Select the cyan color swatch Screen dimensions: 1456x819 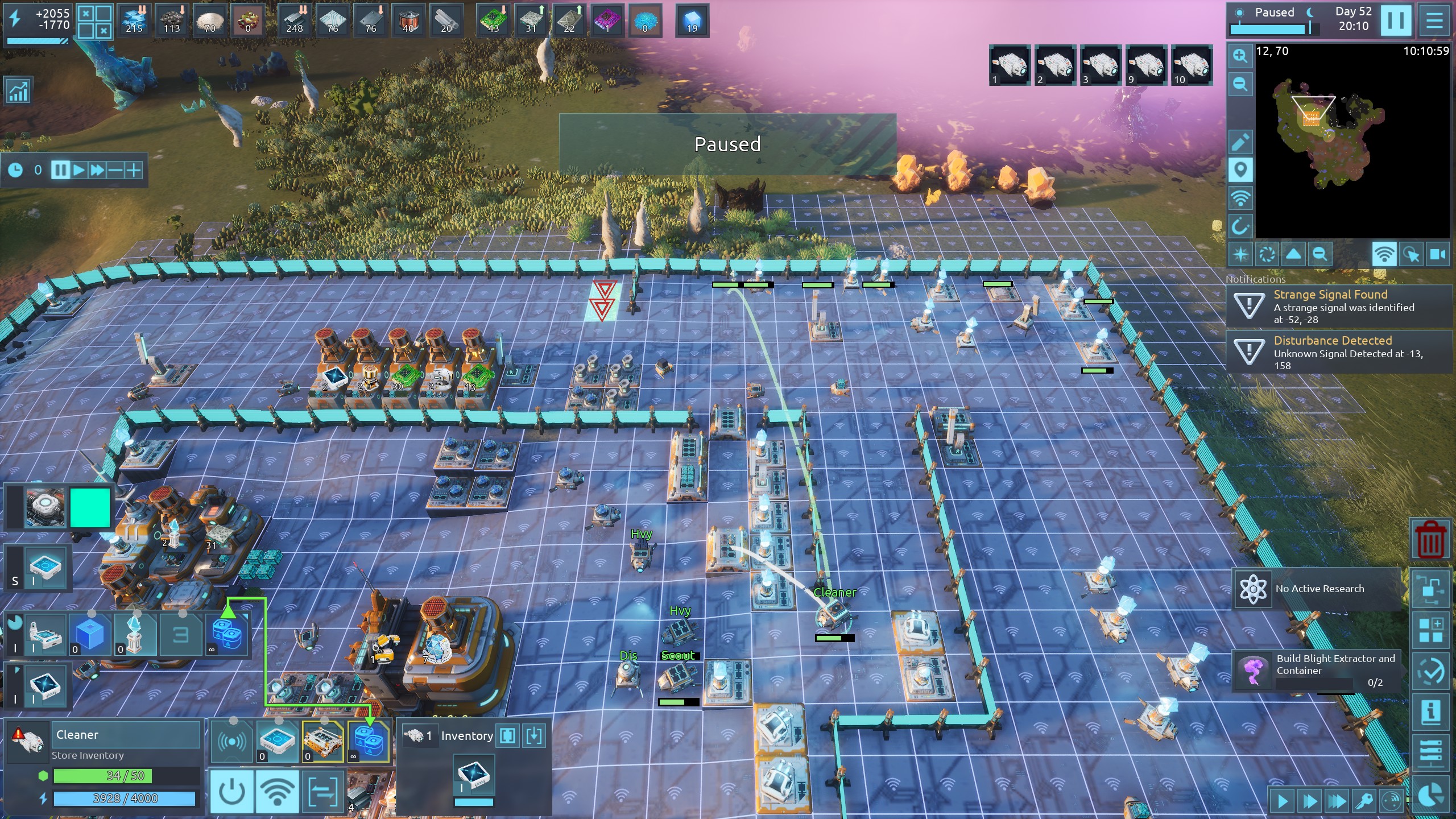pos(90,508)
